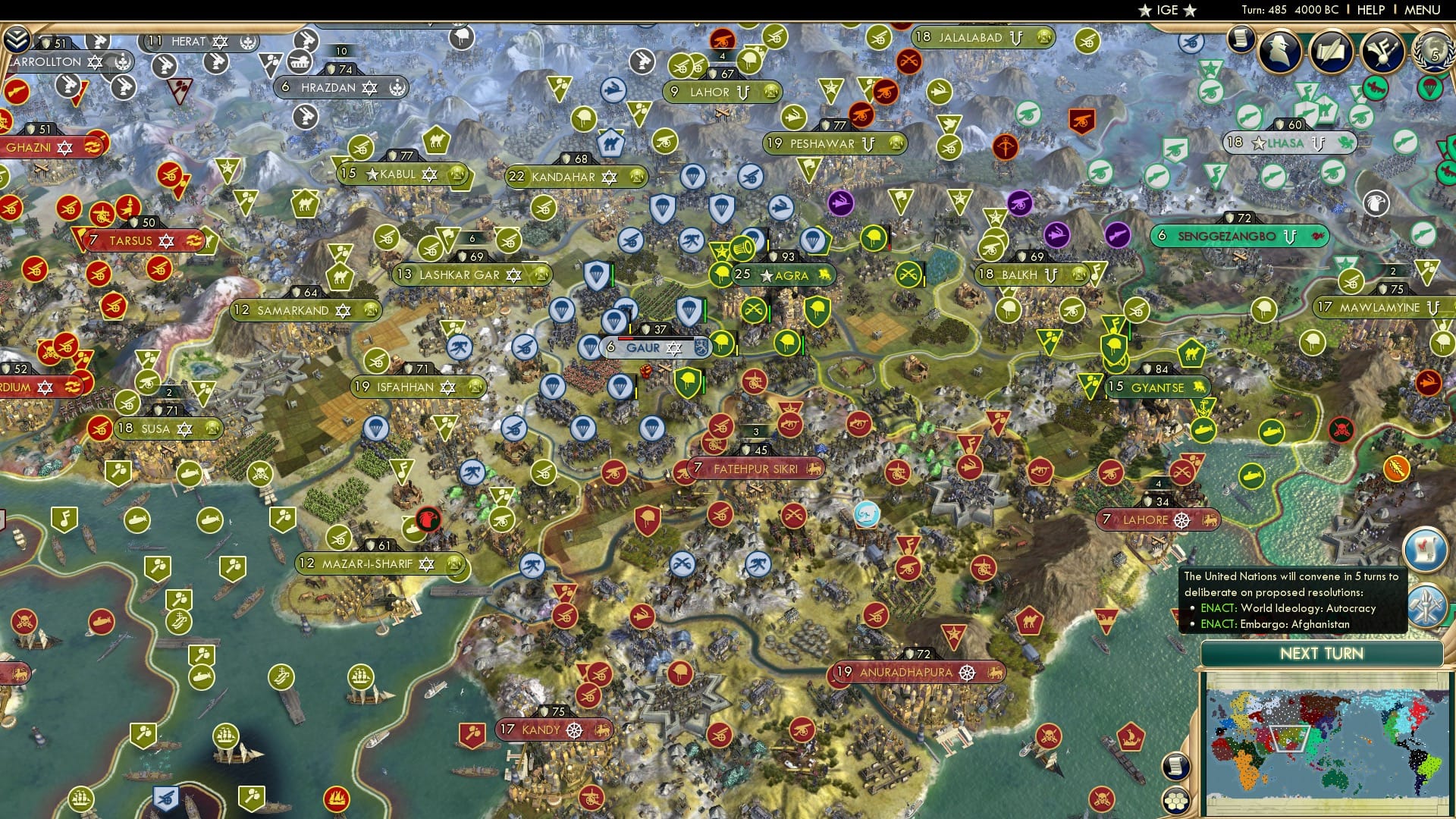1456x819 pixels.
Task: Open the Military overview crossed-hammers icon above the minimap
Action: pyautogui.click(x=1426, y=606)
